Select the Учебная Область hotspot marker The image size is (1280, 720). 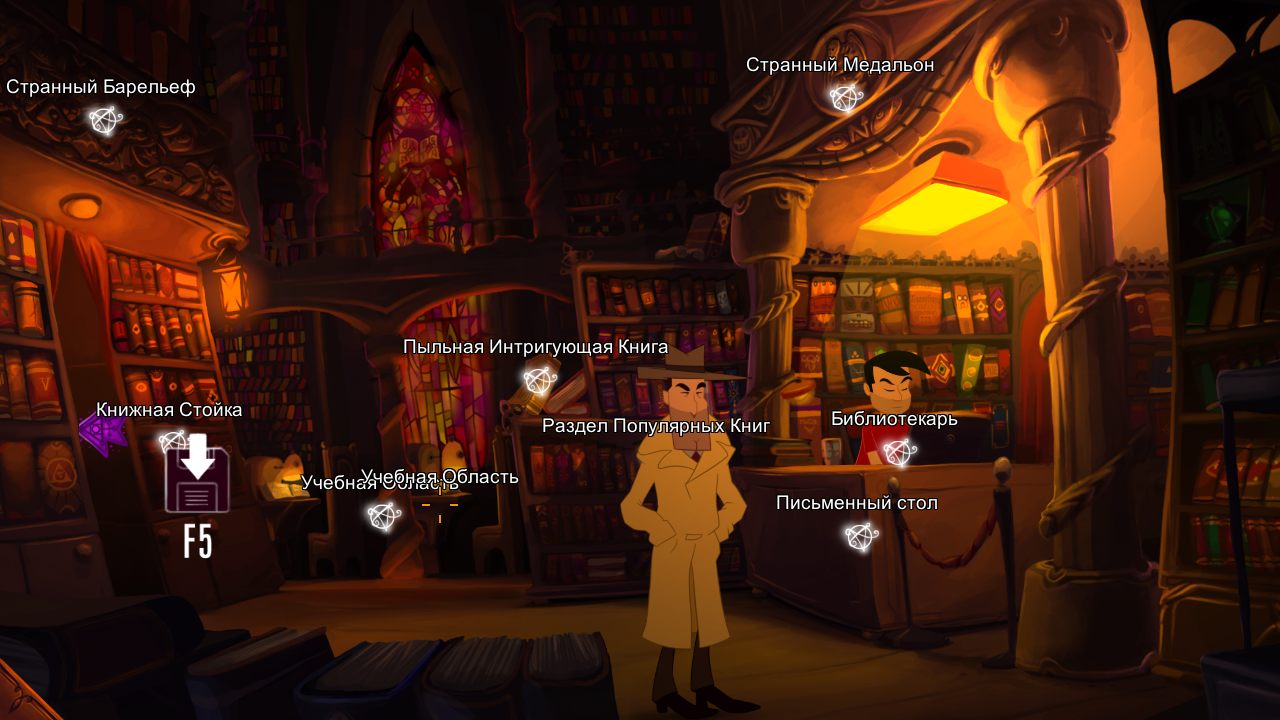pyautogui.click(x=383, y=516)
